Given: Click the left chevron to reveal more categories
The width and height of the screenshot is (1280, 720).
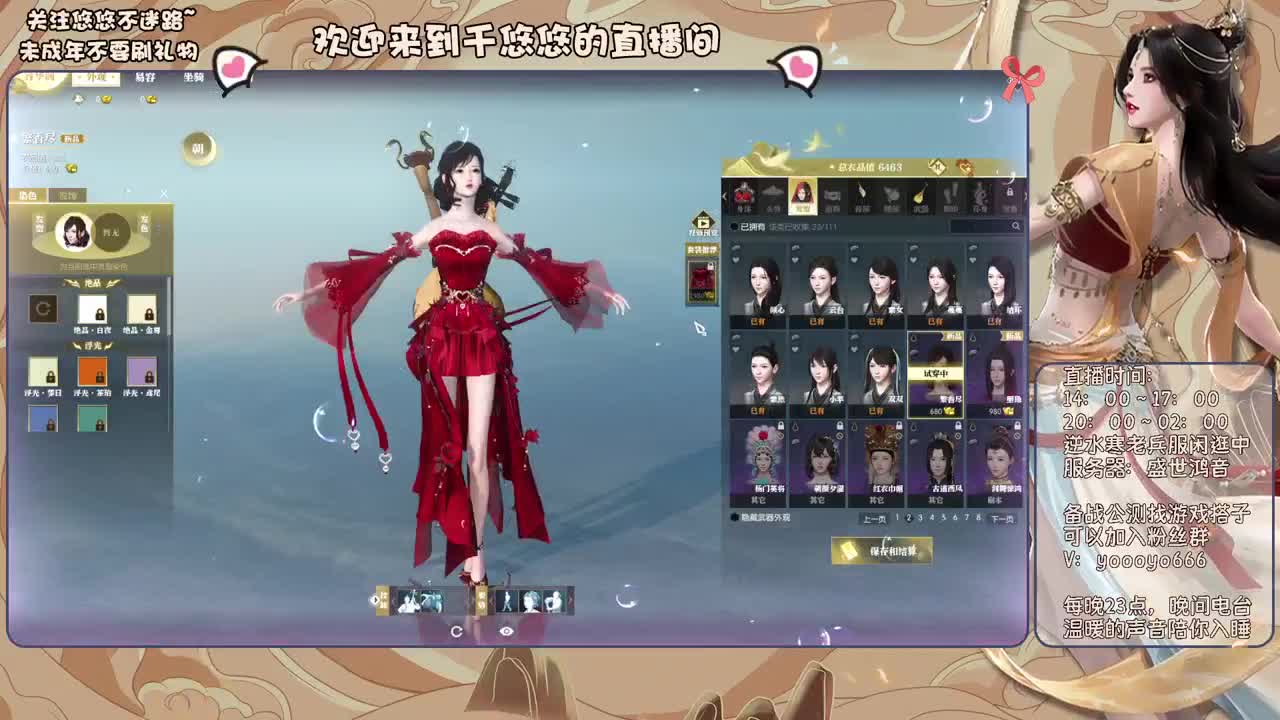Looking at the screenshot, I should [x=724, y=196].
